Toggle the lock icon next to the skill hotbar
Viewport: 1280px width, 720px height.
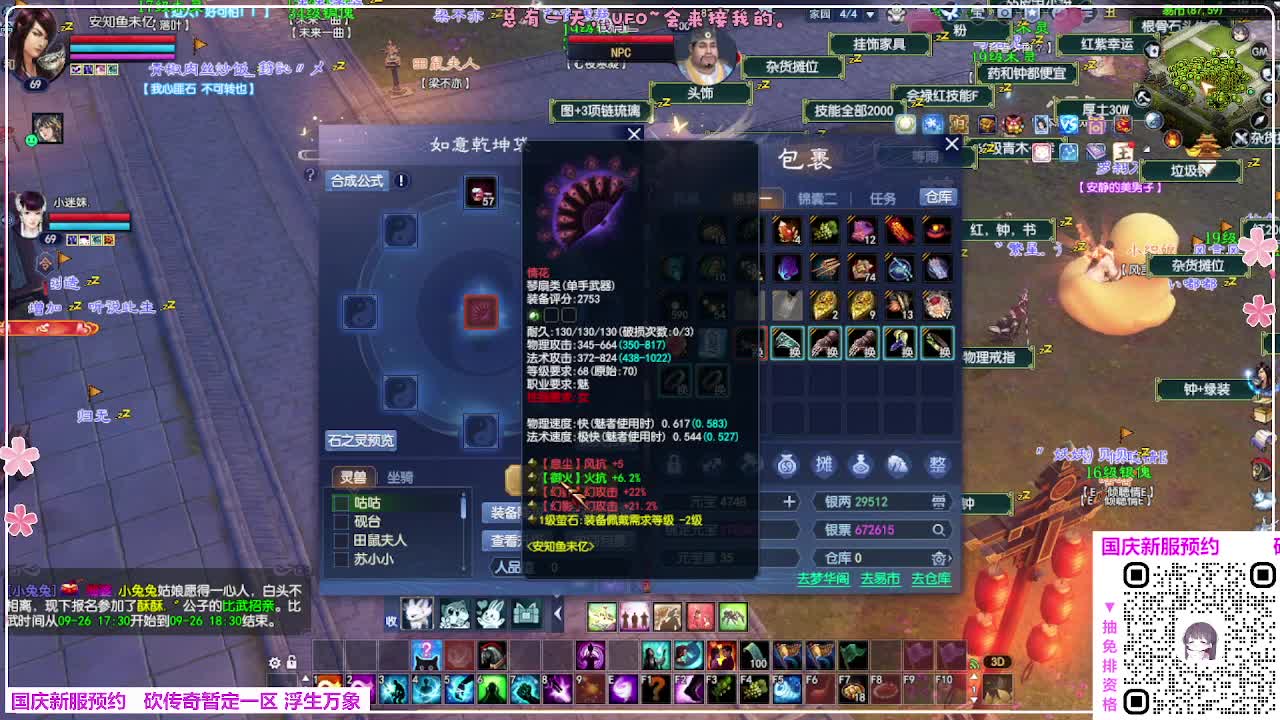click(x=291, y=663)
